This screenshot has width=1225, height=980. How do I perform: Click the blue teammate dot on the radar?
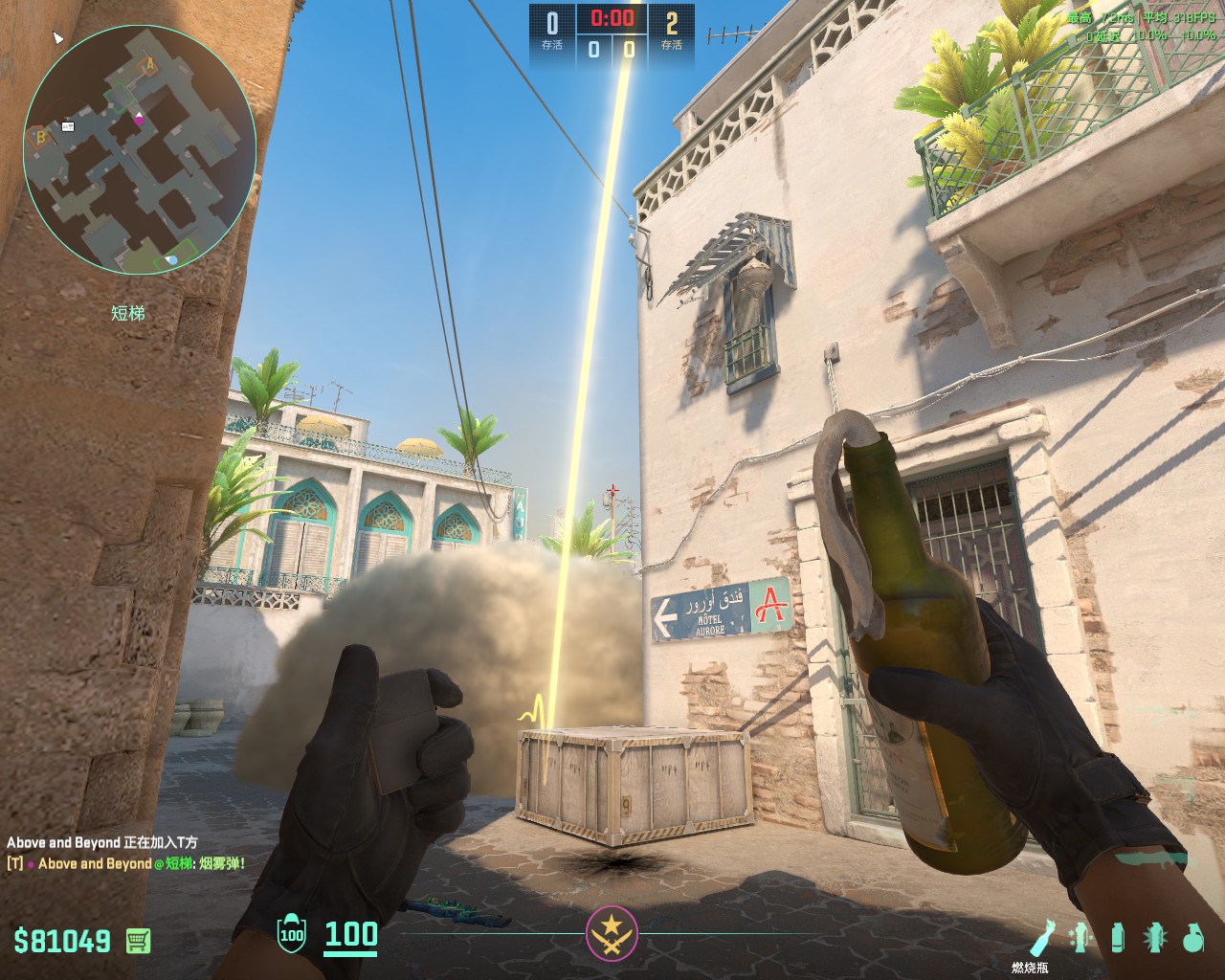(172, 259)
